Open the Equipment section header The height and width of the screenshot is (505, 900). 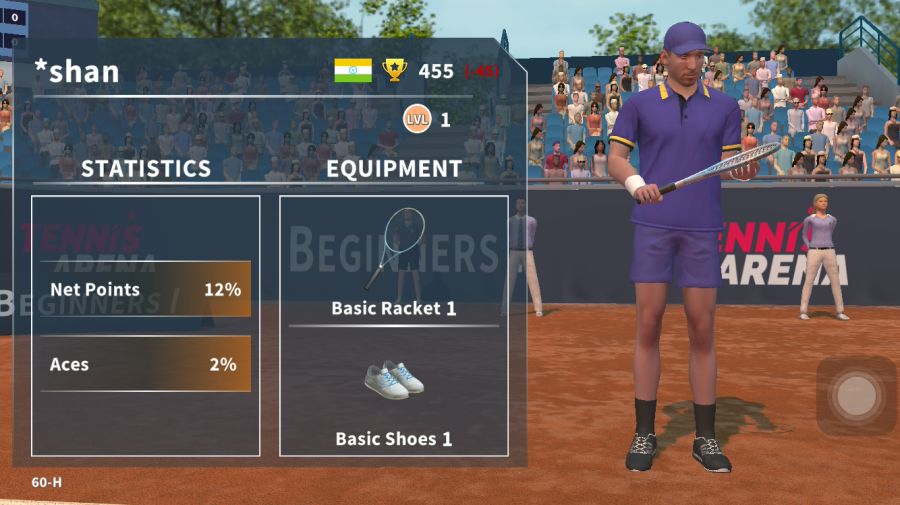(x=394, y=168)
